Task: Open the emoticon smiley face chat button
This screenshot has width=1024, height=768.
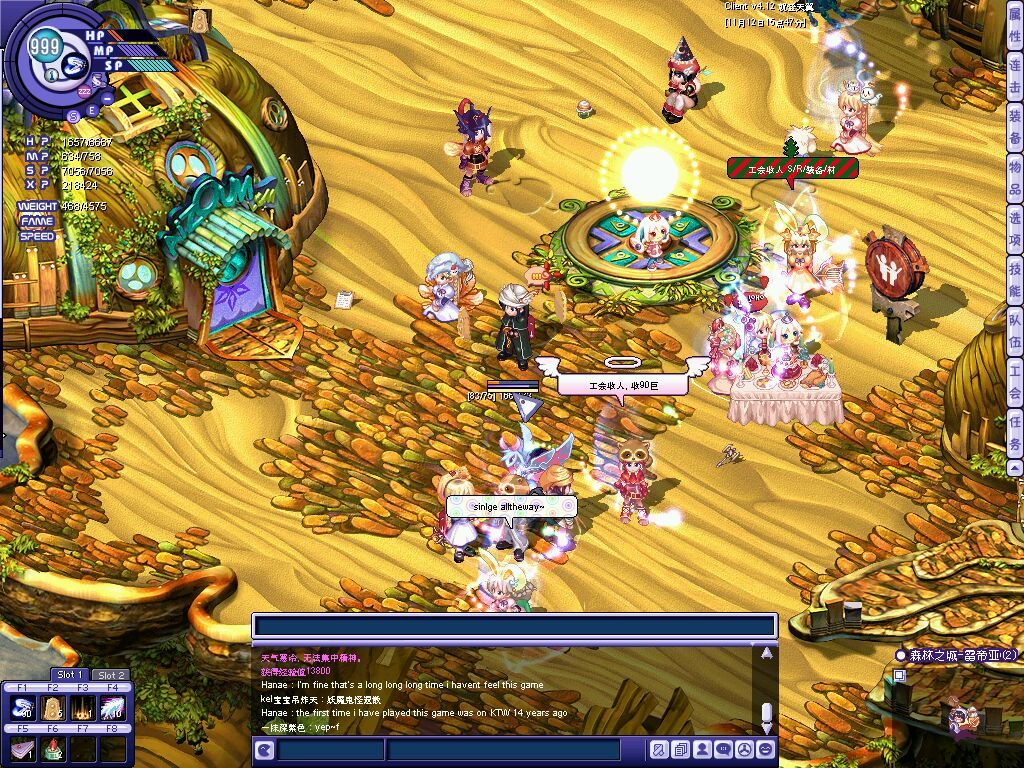Action: click(x=766, y=749)
